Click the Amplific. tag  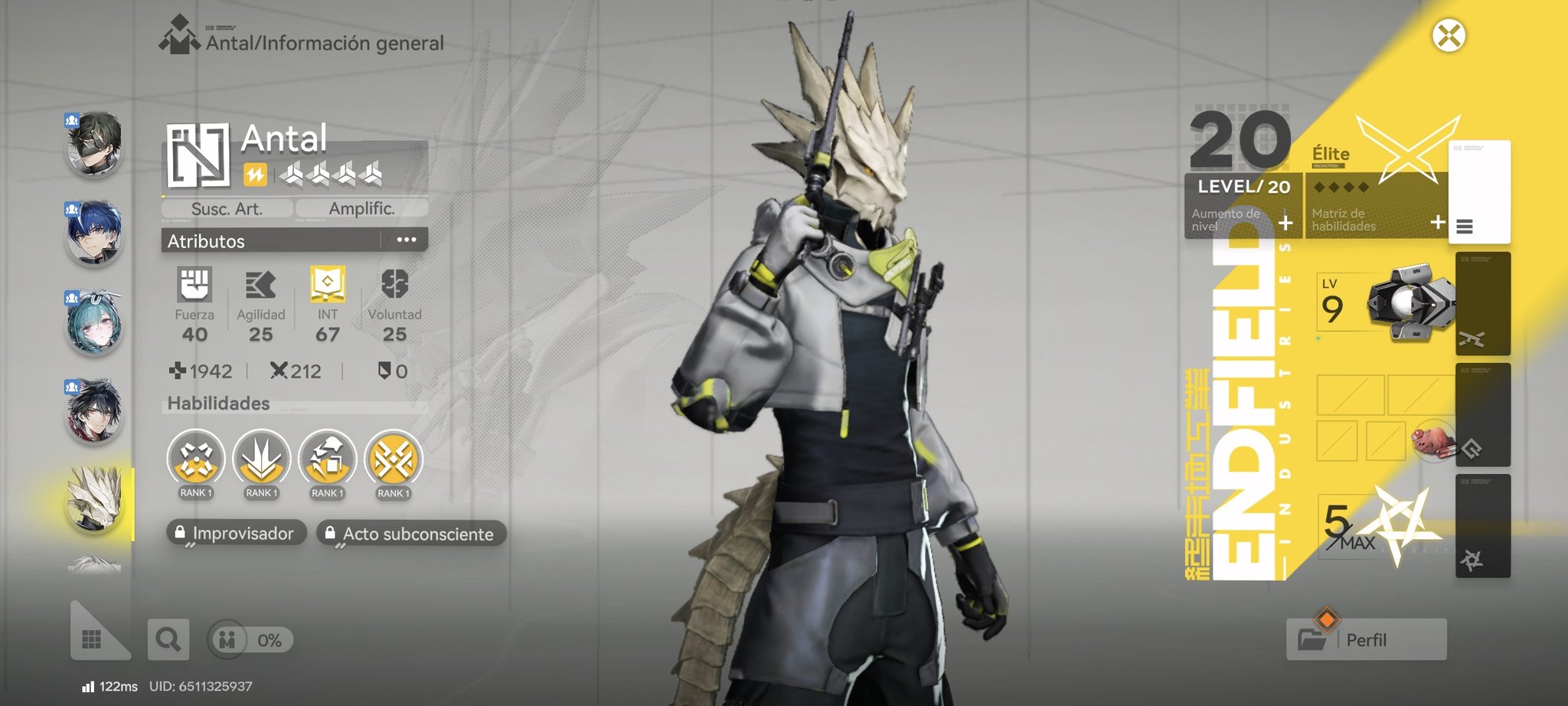[361, 208]
